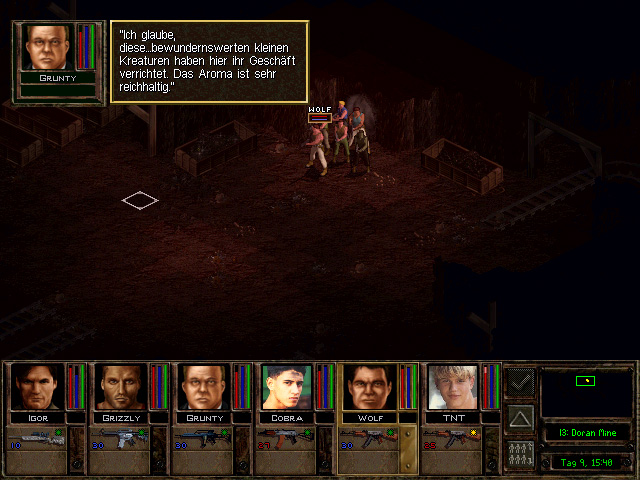Click the squad figures button
This screenshot has height=480, width=640.
(520, 451)
